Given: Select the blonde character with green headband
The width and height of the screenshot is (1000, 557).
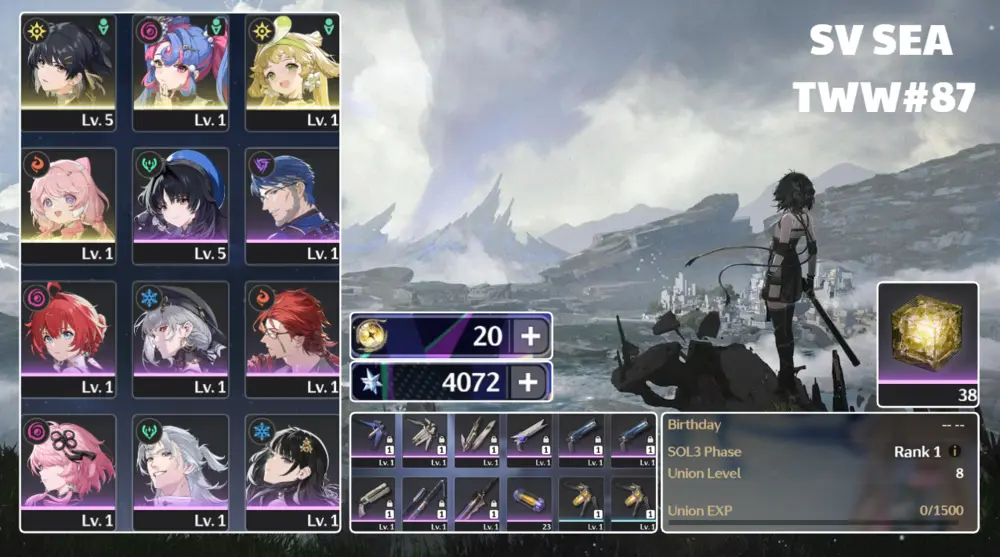Looking at the screenshot, I should click(x=293, y=71).
